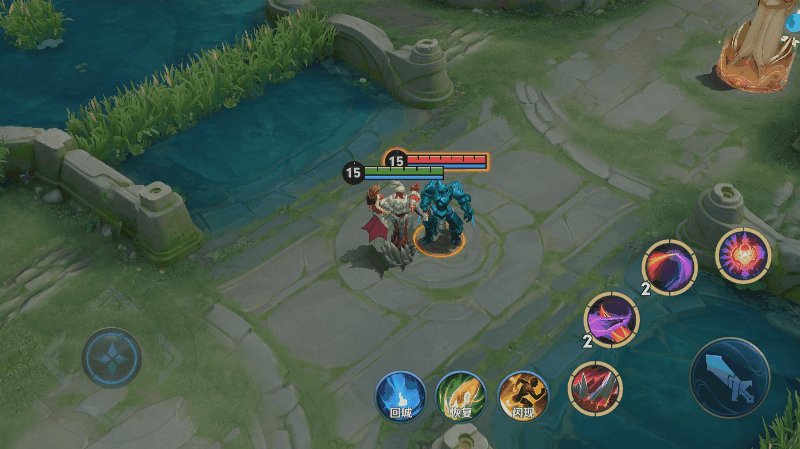Trigger the purple slash skill

[611, 319]
